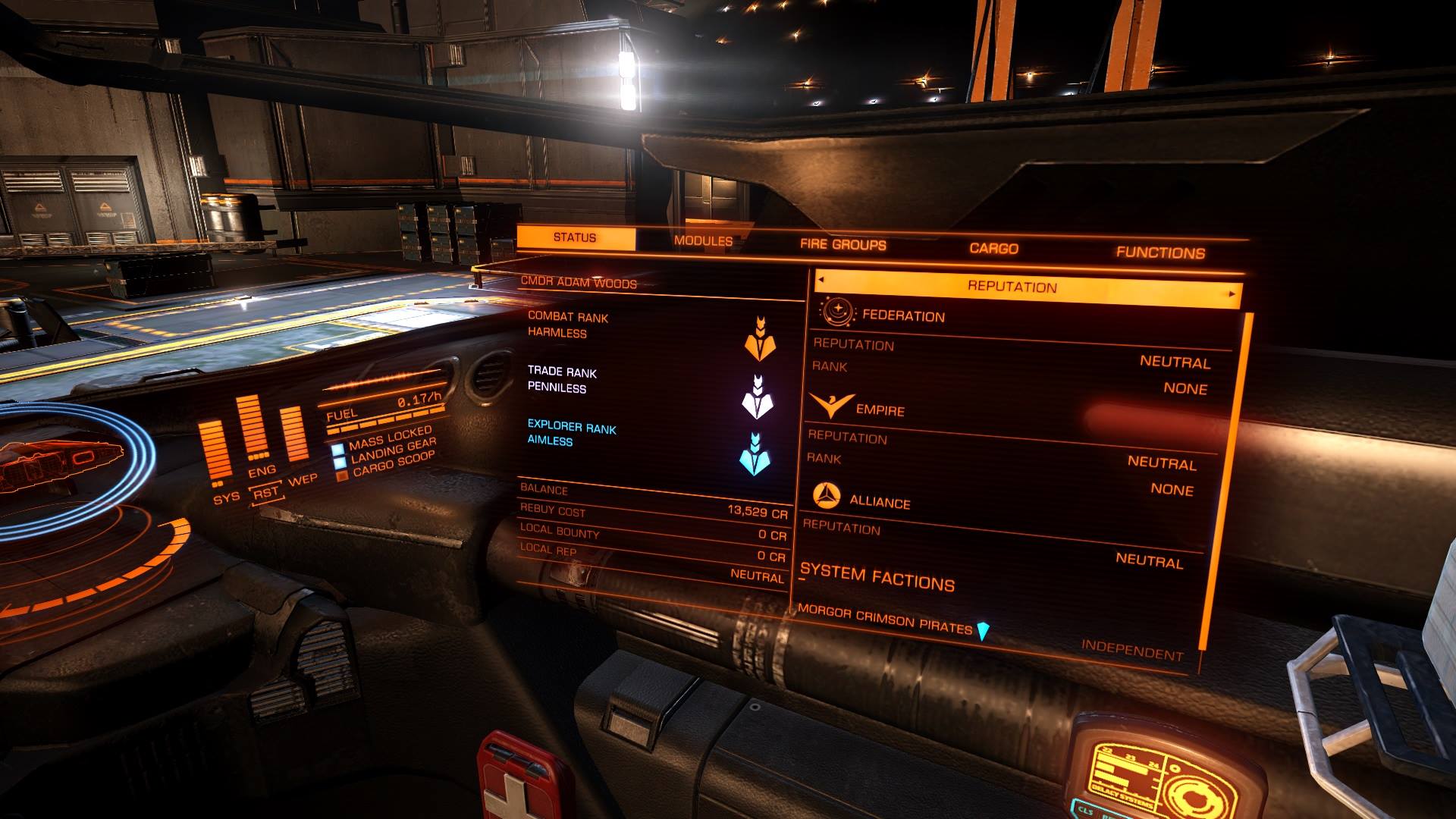Choose the Empire reputation entry
1456x819 pixels.
[880, 410]
